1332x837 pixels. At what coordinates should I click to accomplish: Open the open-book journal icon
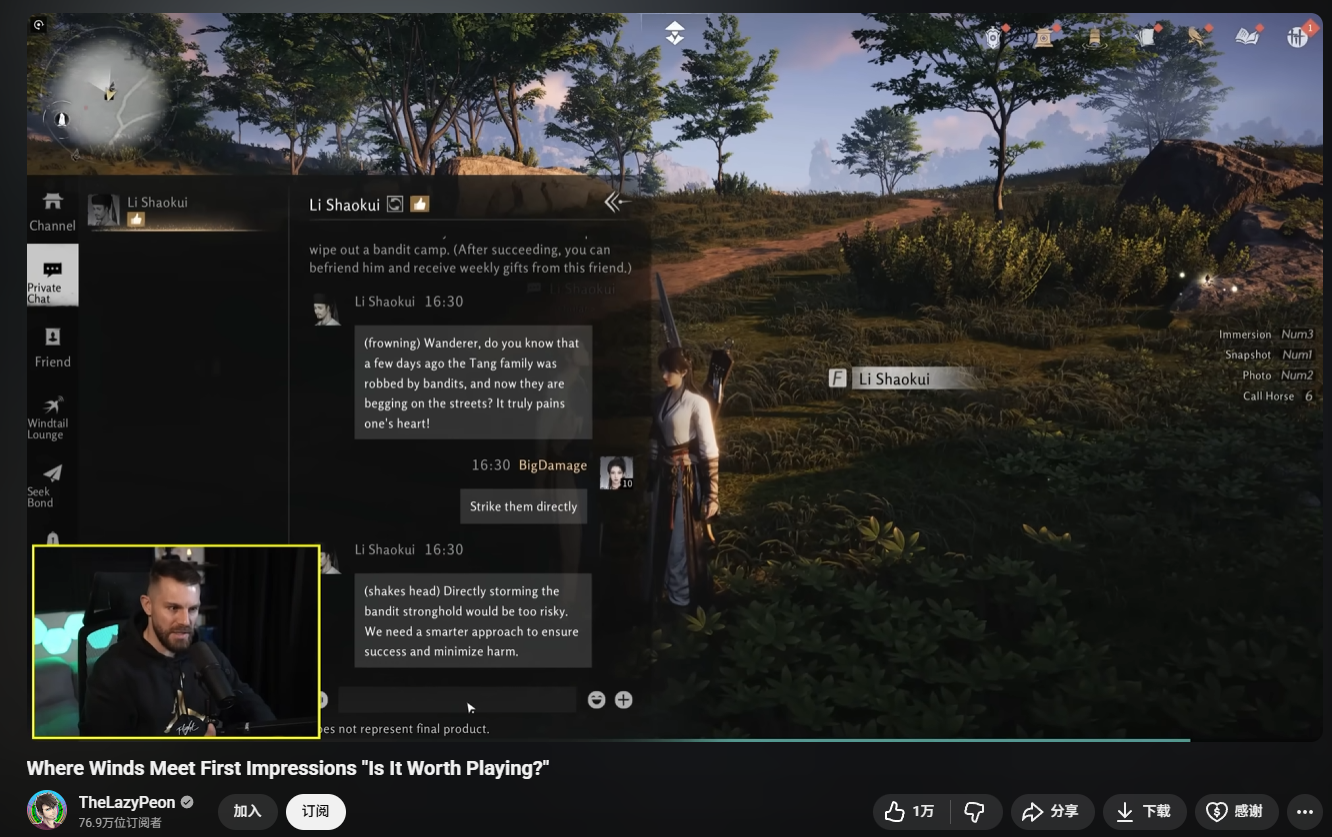[x=1247, y=37]
